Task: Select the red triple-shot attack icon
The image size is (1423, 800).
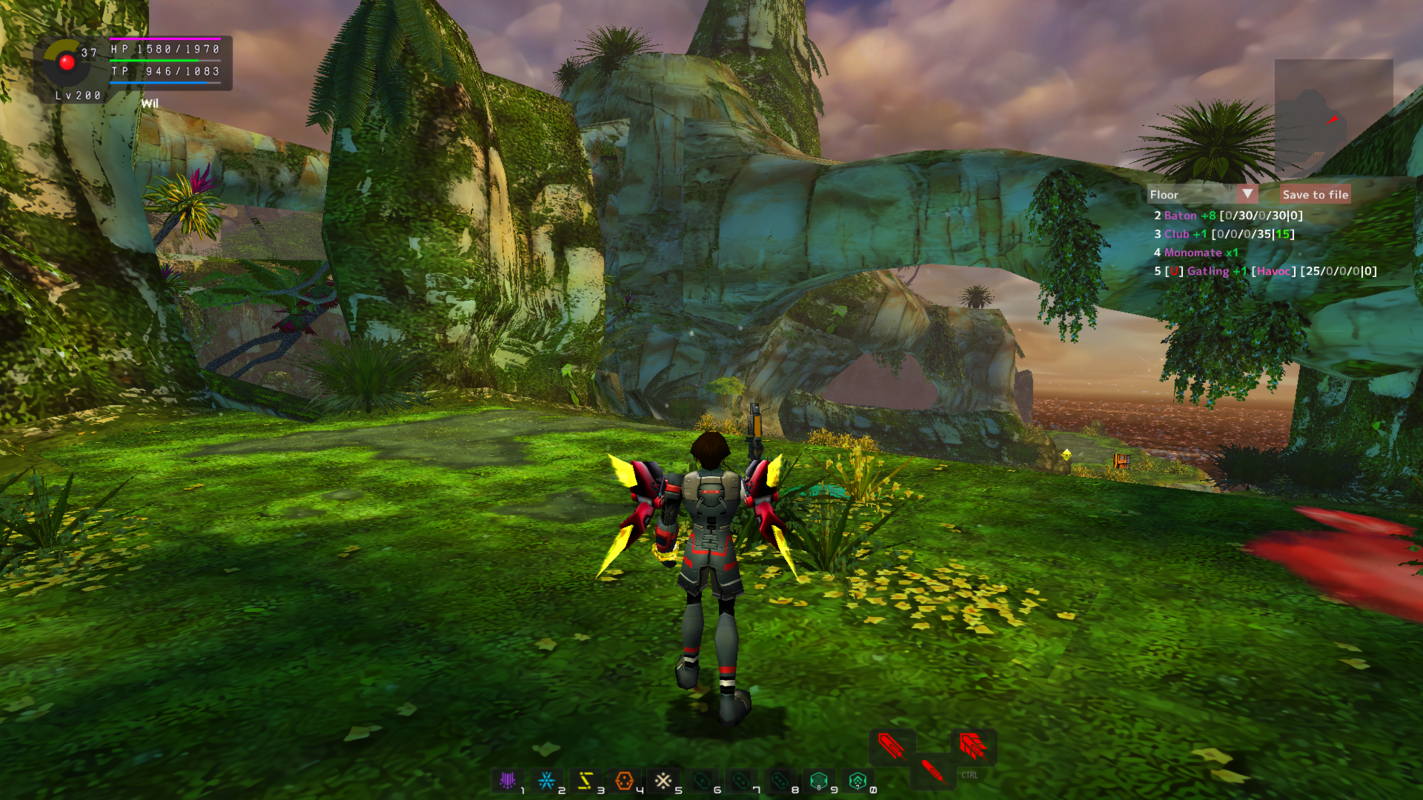Action: pos(972,745)
